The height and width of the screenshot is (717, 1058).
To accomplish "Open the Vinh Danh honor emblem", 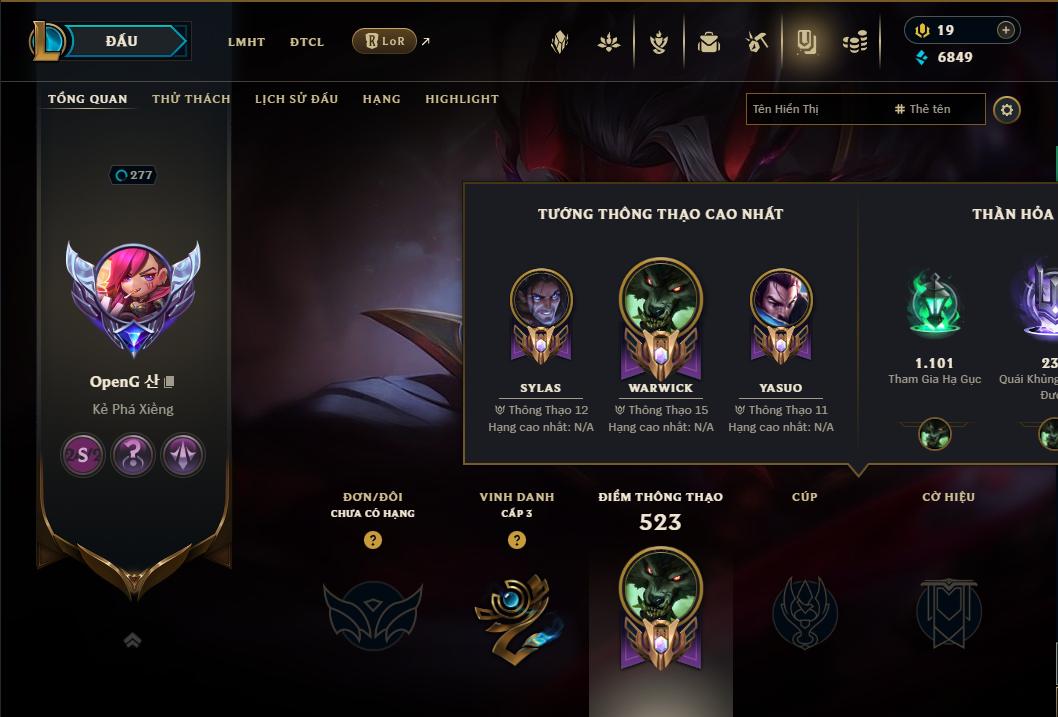I will tap(516, 612).
